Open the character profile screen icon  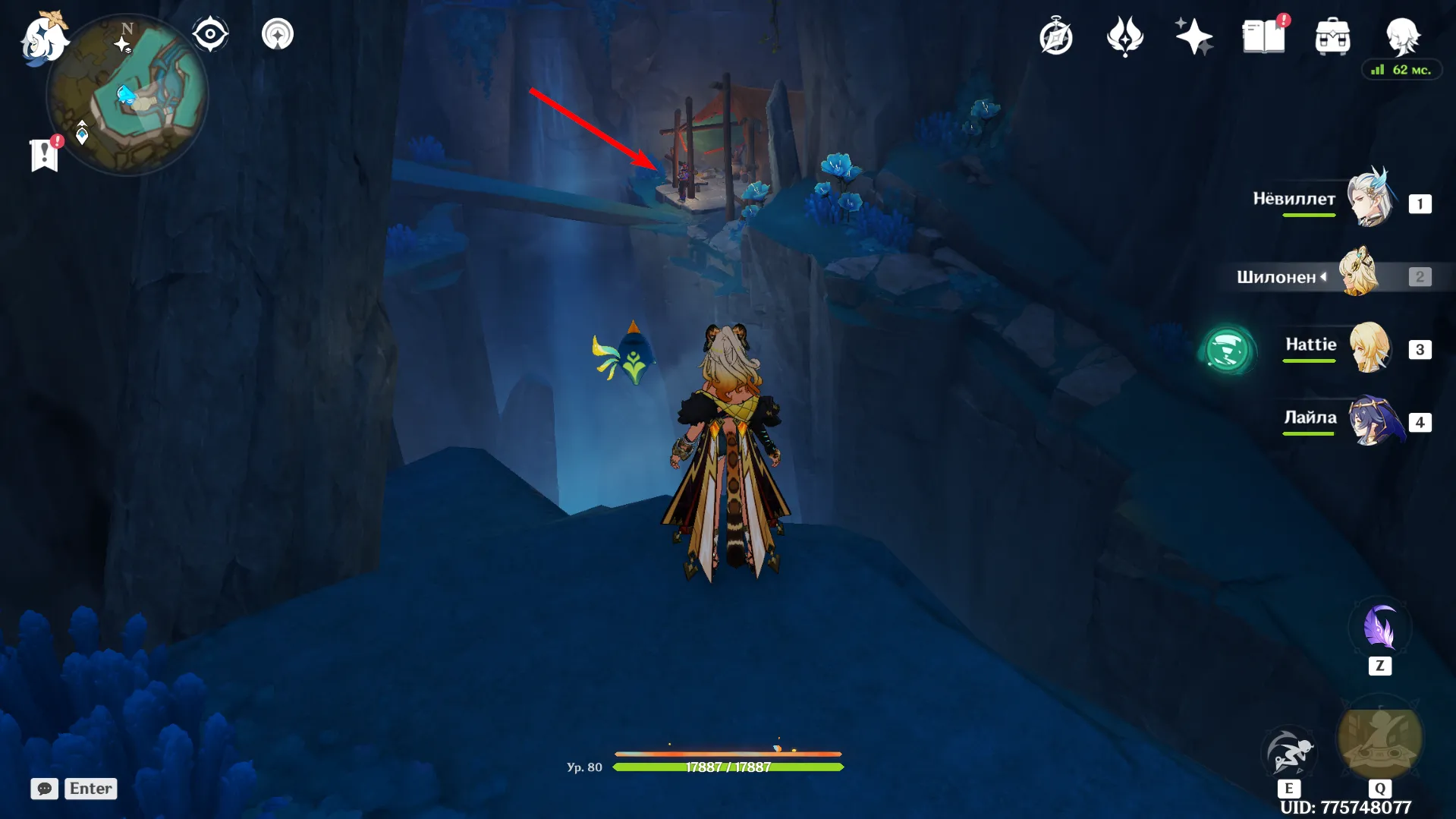coord(1402,35)
